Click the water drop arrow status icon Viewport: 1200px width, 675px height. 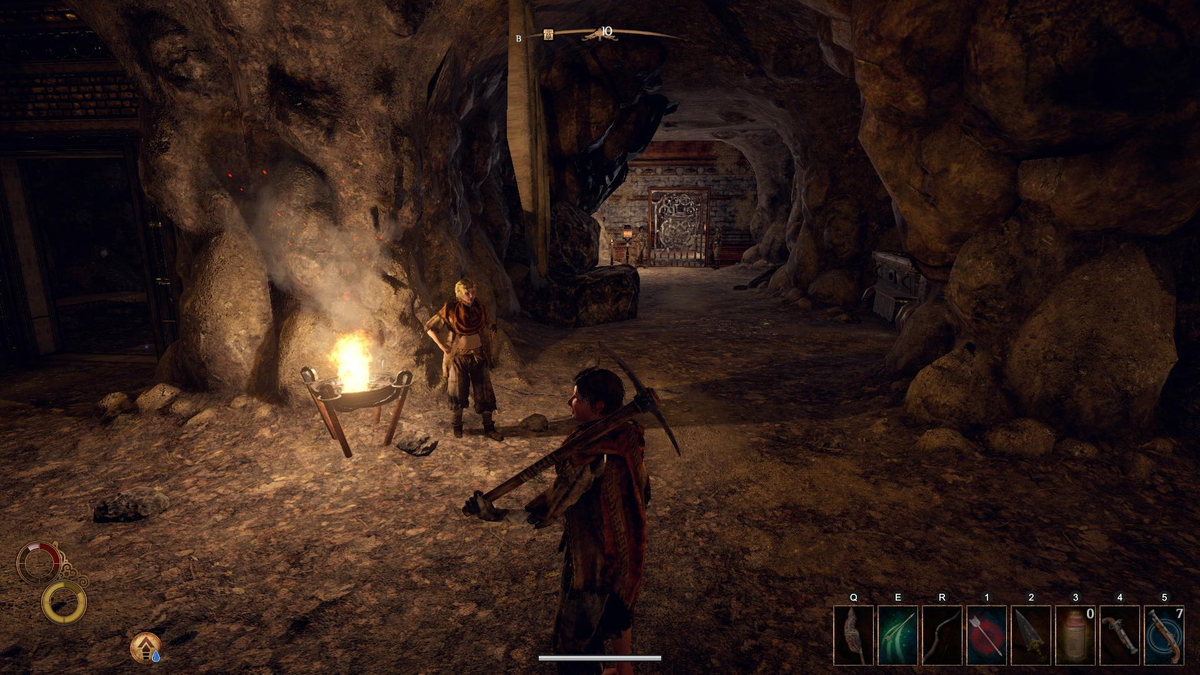(x=146, y=648)
